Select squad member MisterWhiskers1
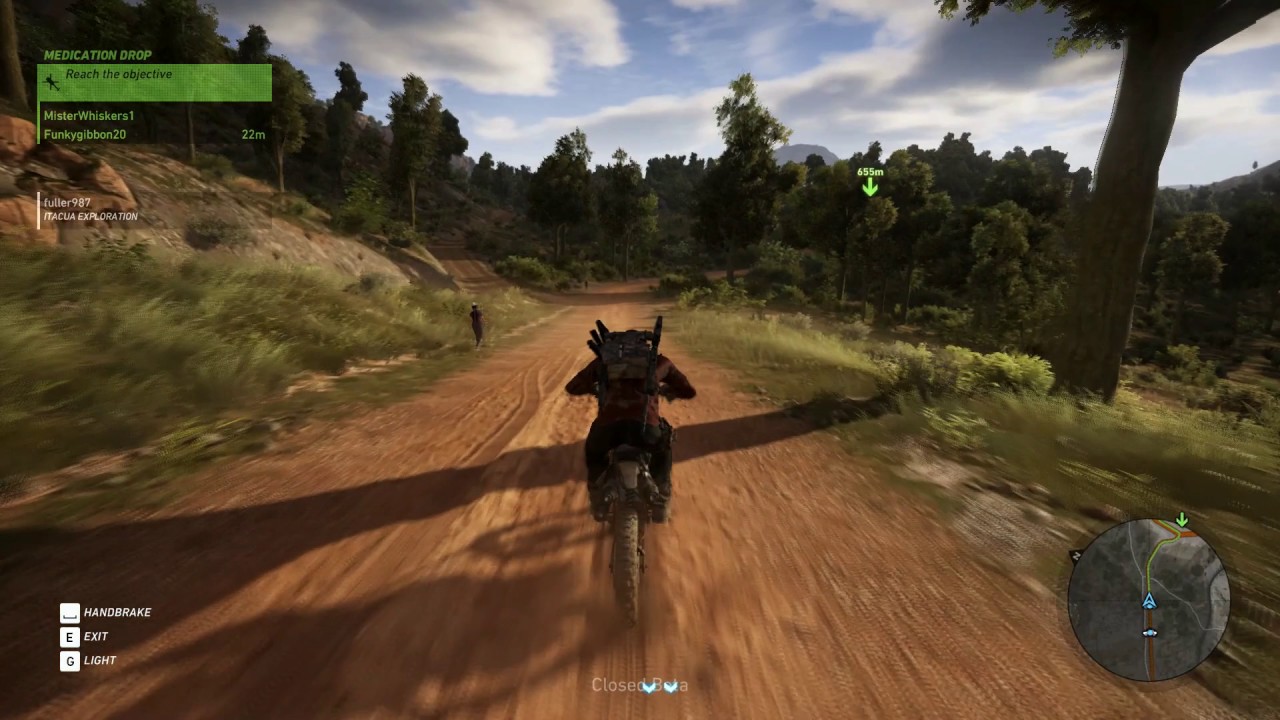 [x=89, y=116]
